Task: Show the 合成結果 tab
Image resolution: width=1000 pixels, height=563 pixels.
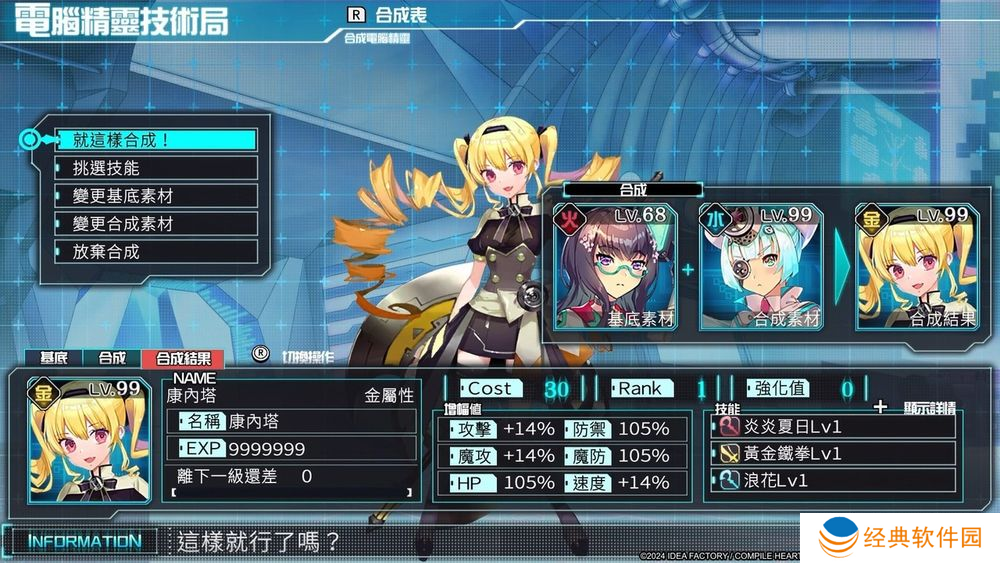Action: [180, 358]
